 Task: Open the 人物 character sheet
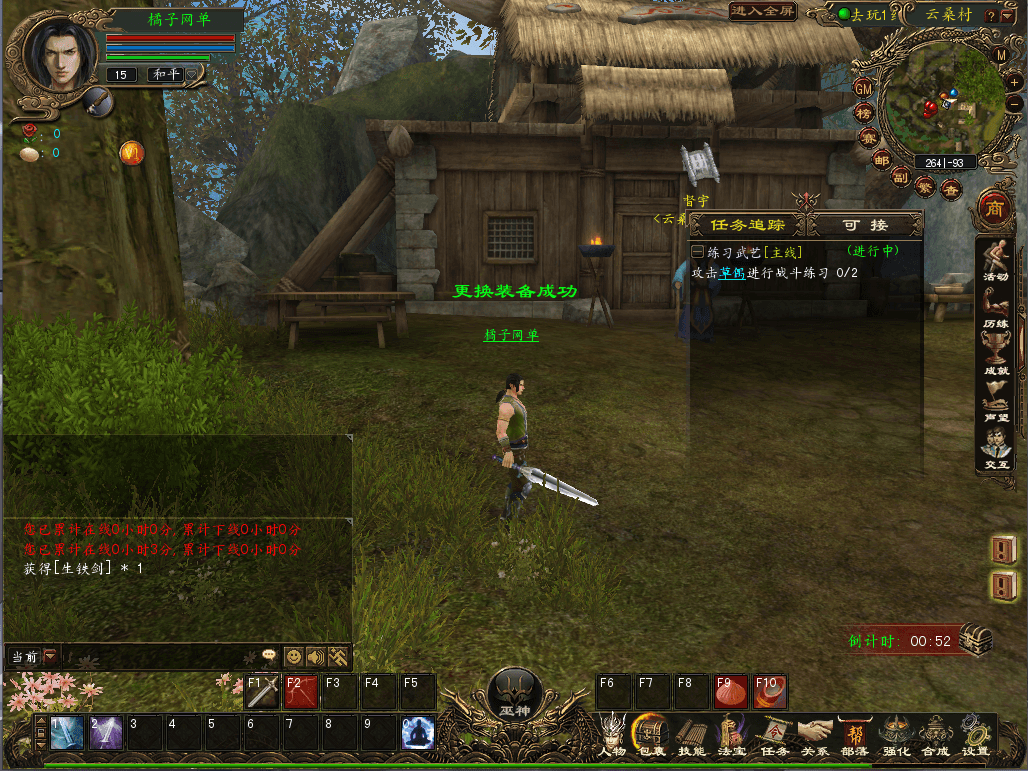(x=612, y=735)
